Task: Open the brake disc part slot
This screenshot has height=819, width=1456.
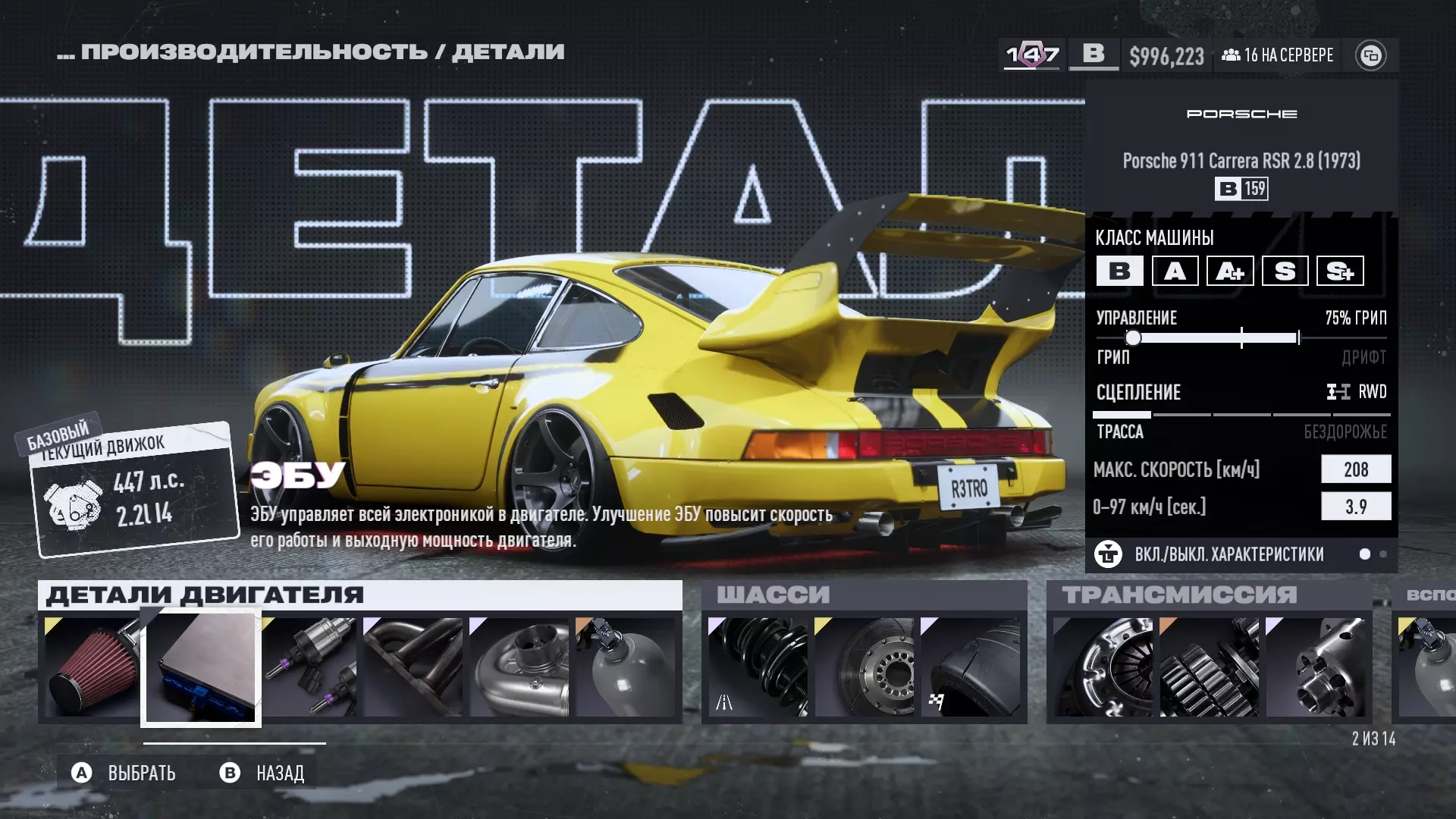Action: tap(864, 667)
